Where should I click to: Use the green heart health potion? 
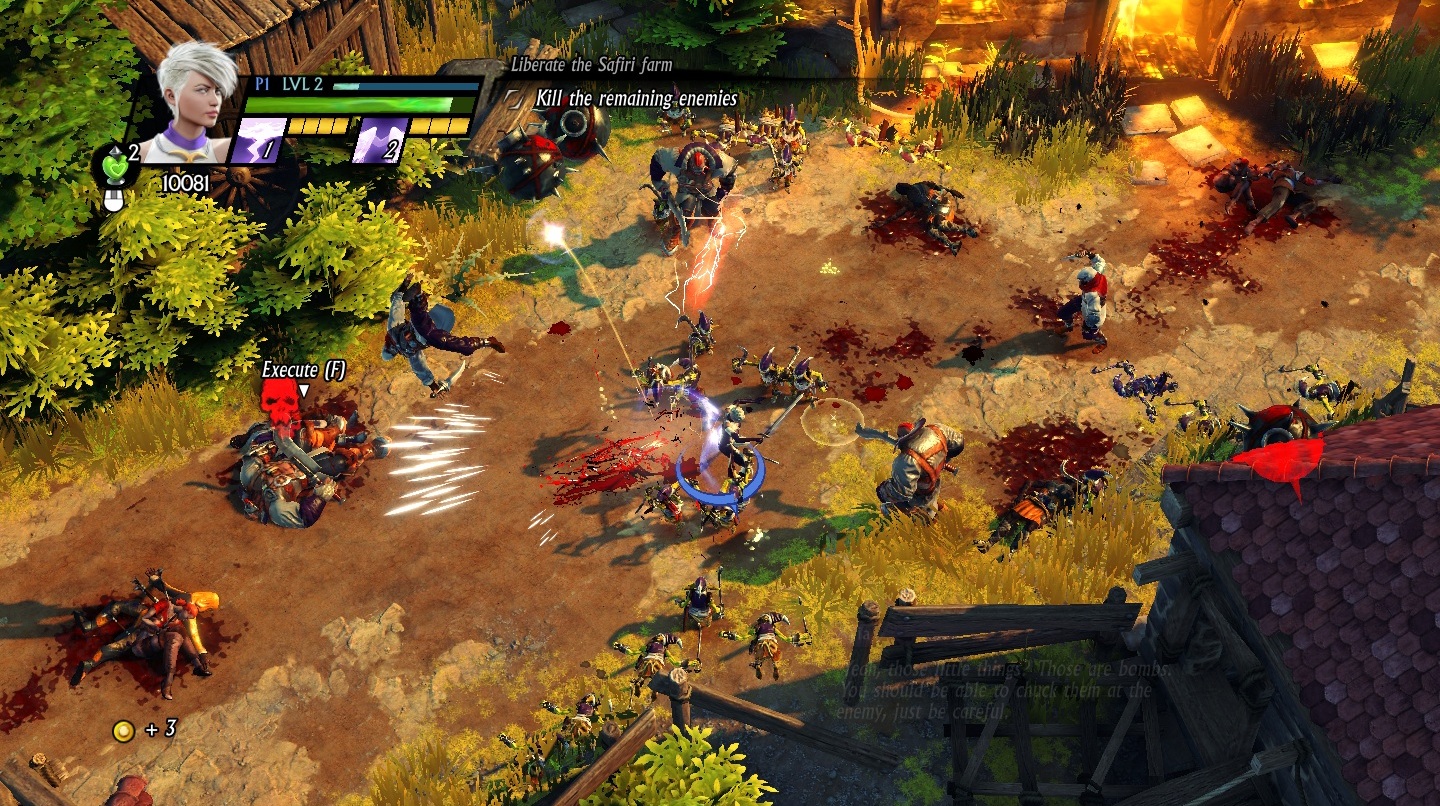pyautogui.click(x=116, y=165)
